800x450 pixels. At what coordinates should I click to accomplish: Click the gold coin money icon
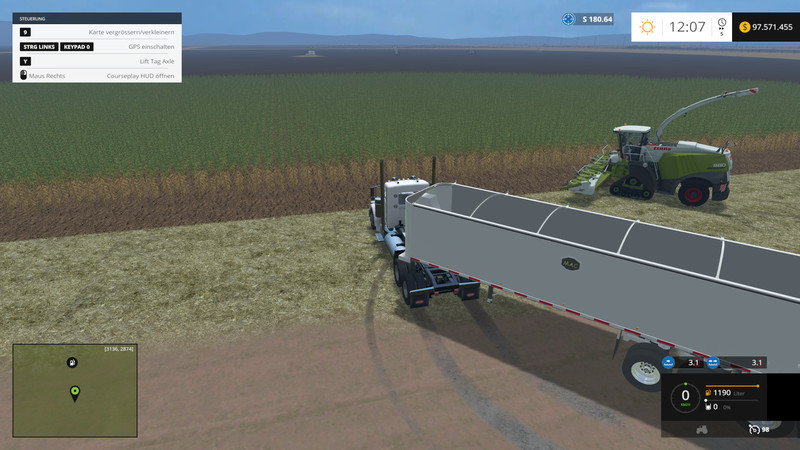[746, 27]
